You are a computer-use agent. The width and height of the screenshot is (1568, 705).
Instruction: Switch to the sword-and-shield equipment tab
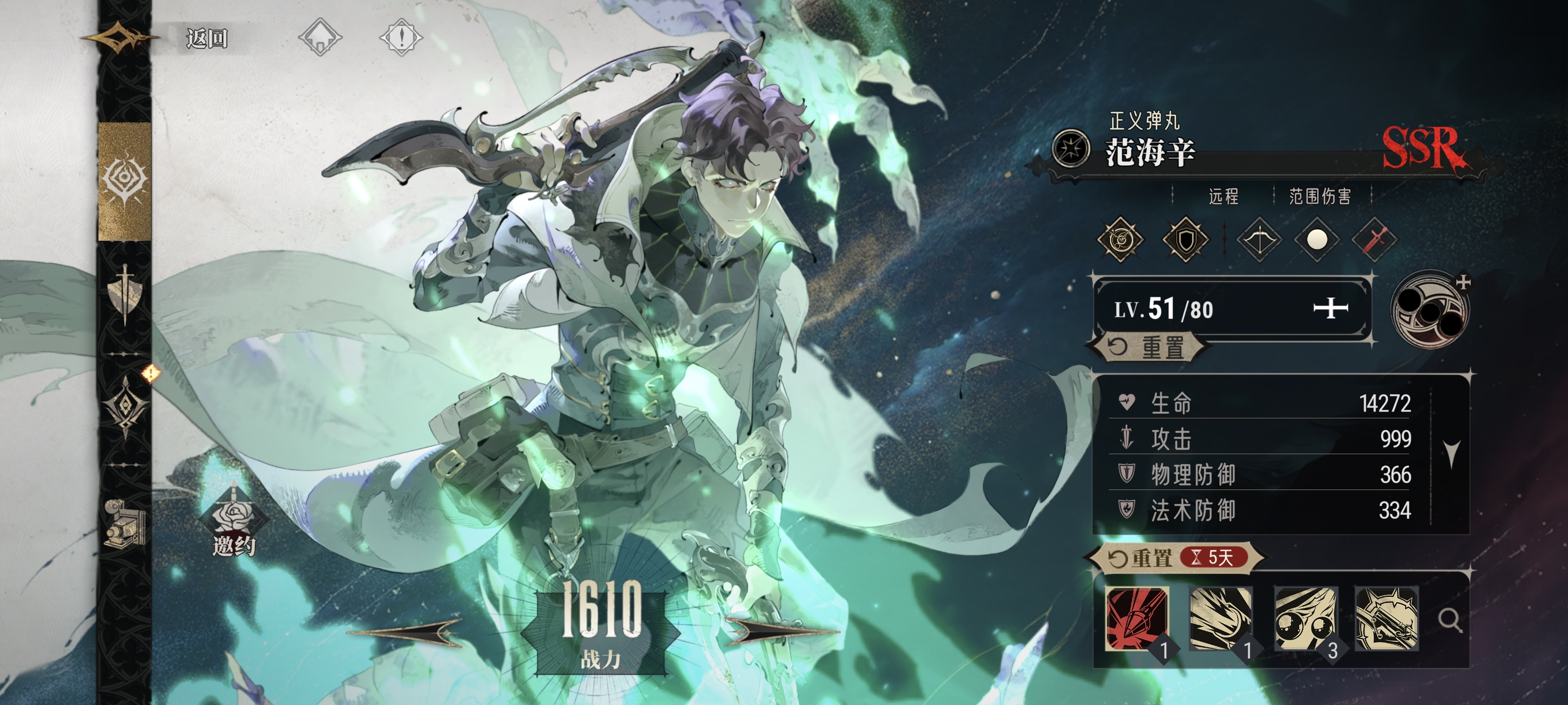pyautogui.click(x=125, y=294)
